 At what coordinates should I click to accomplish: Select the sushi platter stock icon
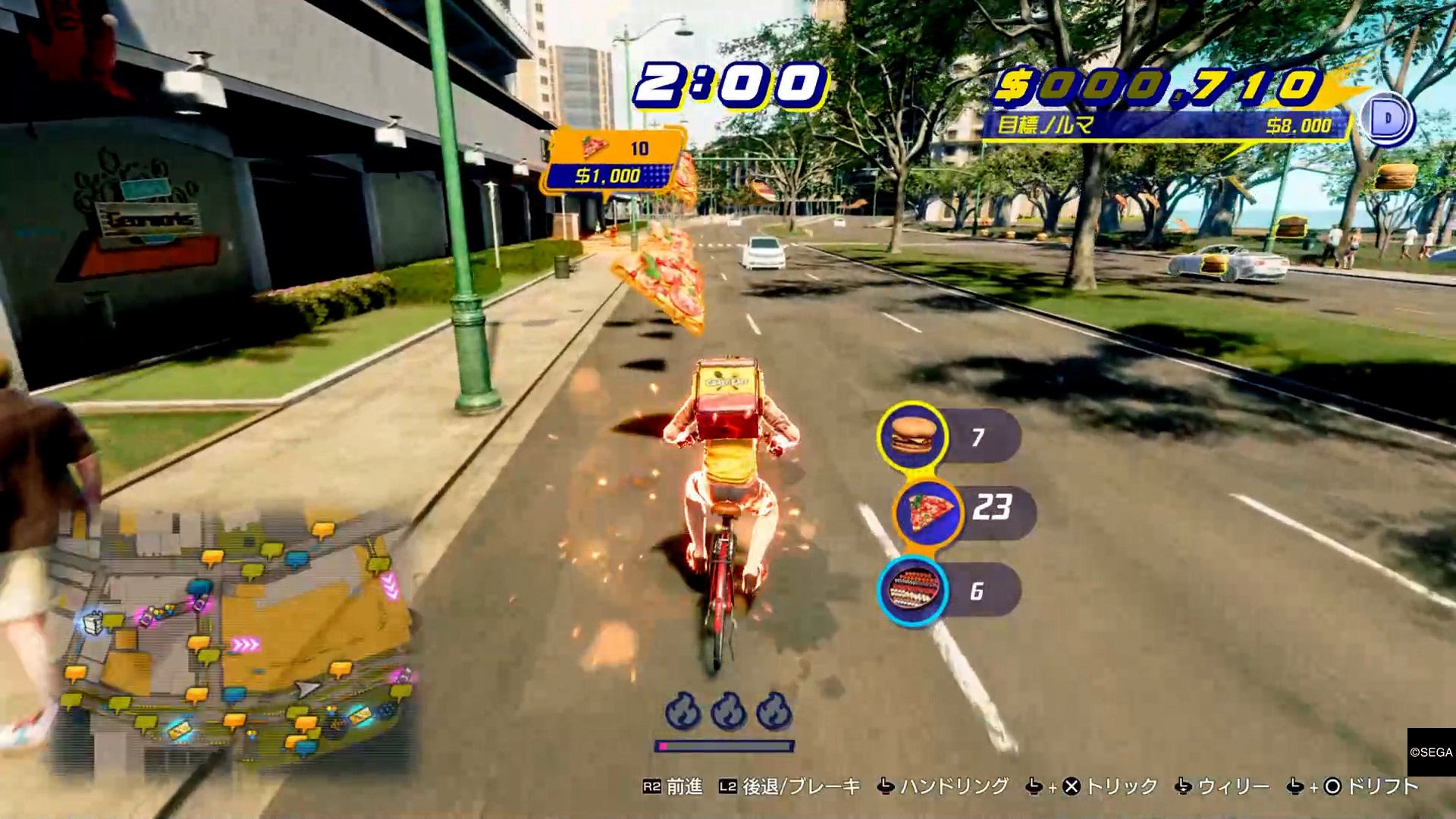913,591
